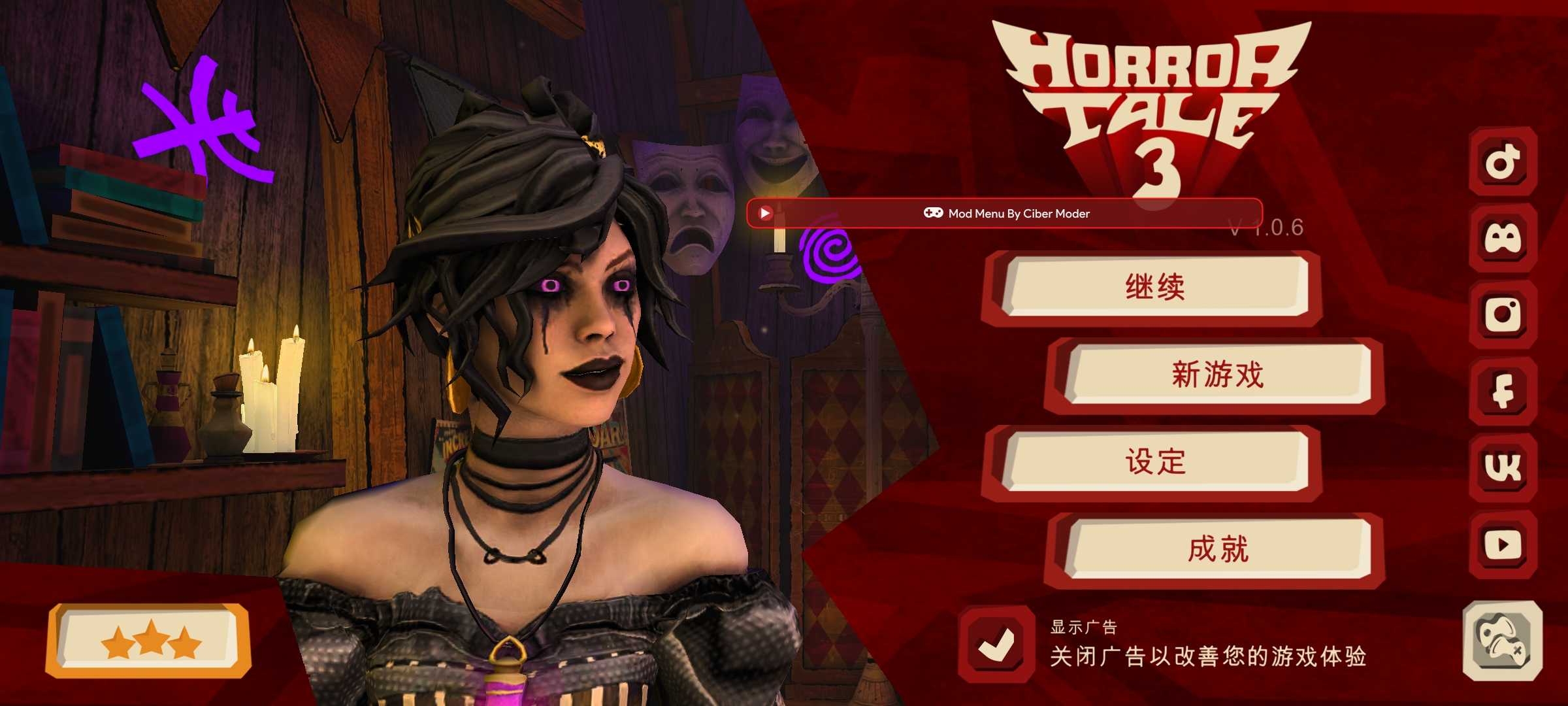This screenshot has width=1568, height=706.
Task: Click the gamepad icon button
Action: coord(1503,642)
